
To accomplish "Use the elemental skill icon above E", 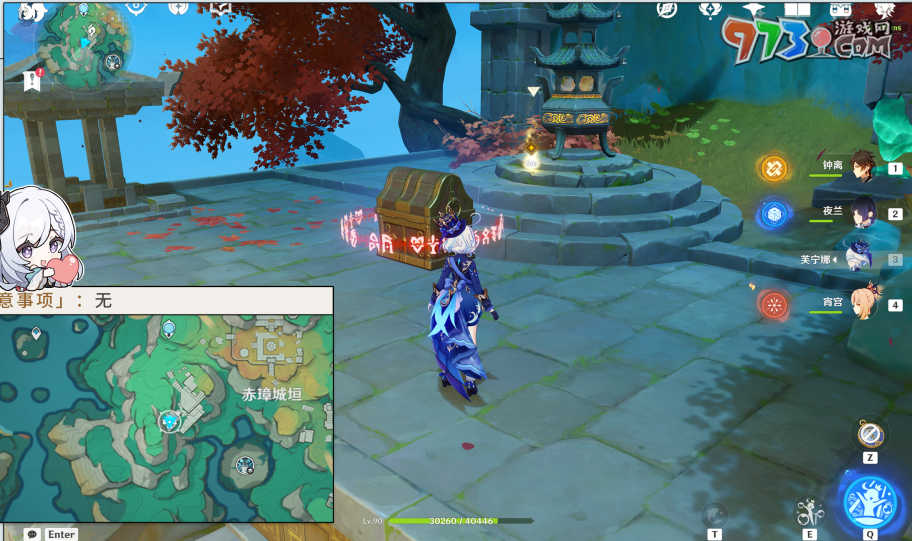I will pos(809,514).
